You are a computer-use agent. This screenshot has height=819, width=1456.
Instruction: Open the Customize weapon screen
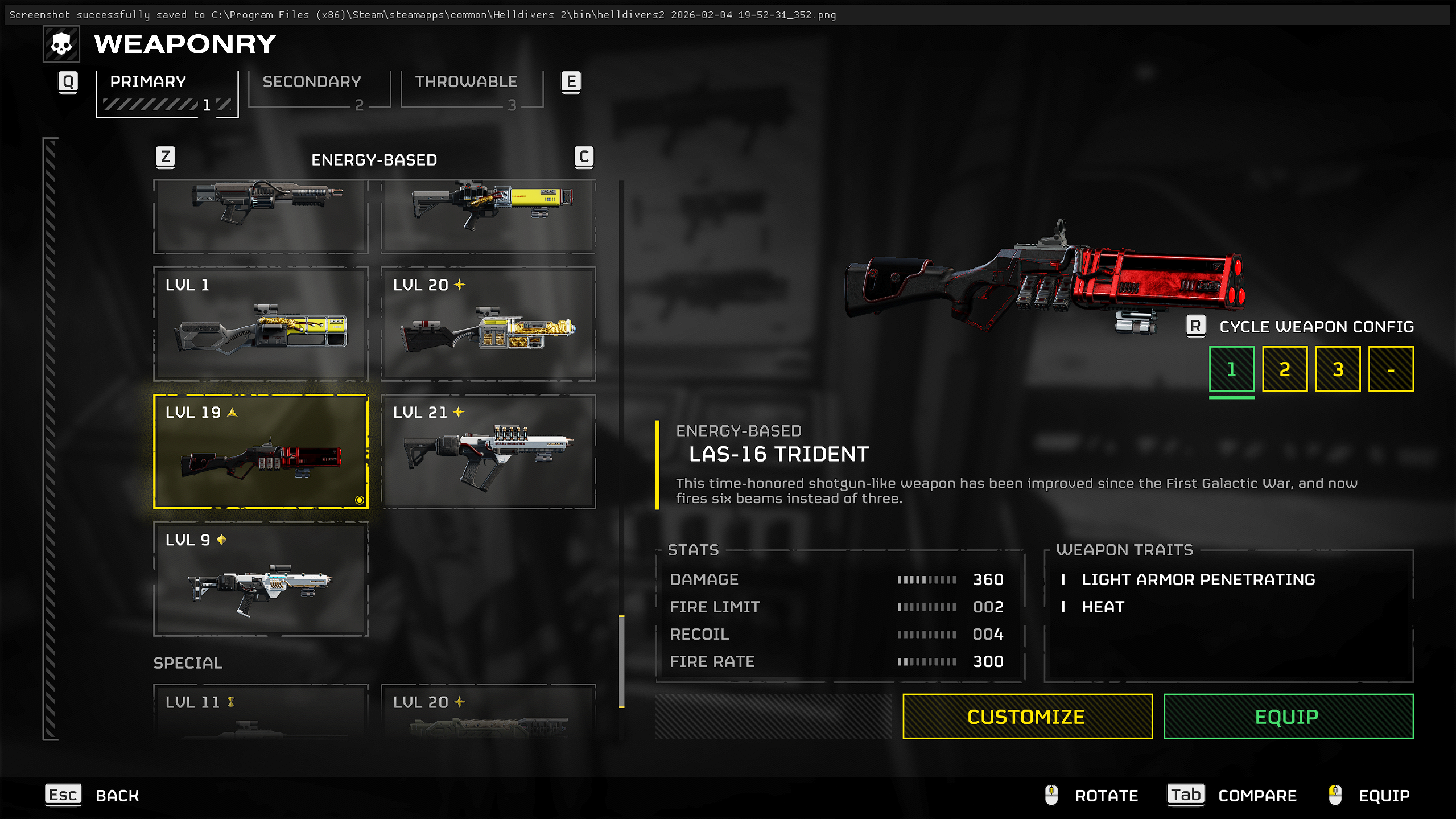click(1027, 716)
